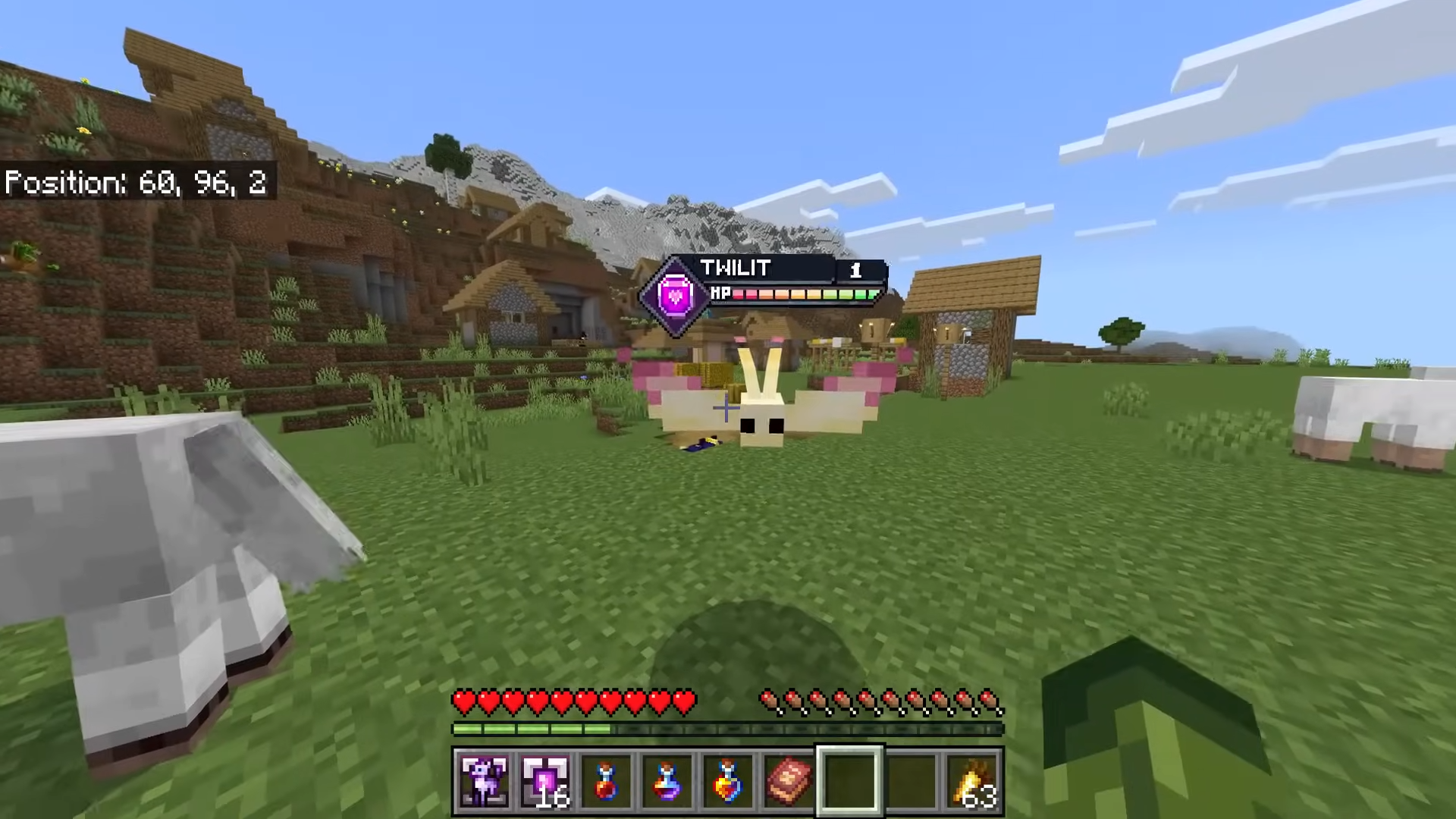
Task: Select the purple potion bottle in the hotbar
Action: [666, 780]
